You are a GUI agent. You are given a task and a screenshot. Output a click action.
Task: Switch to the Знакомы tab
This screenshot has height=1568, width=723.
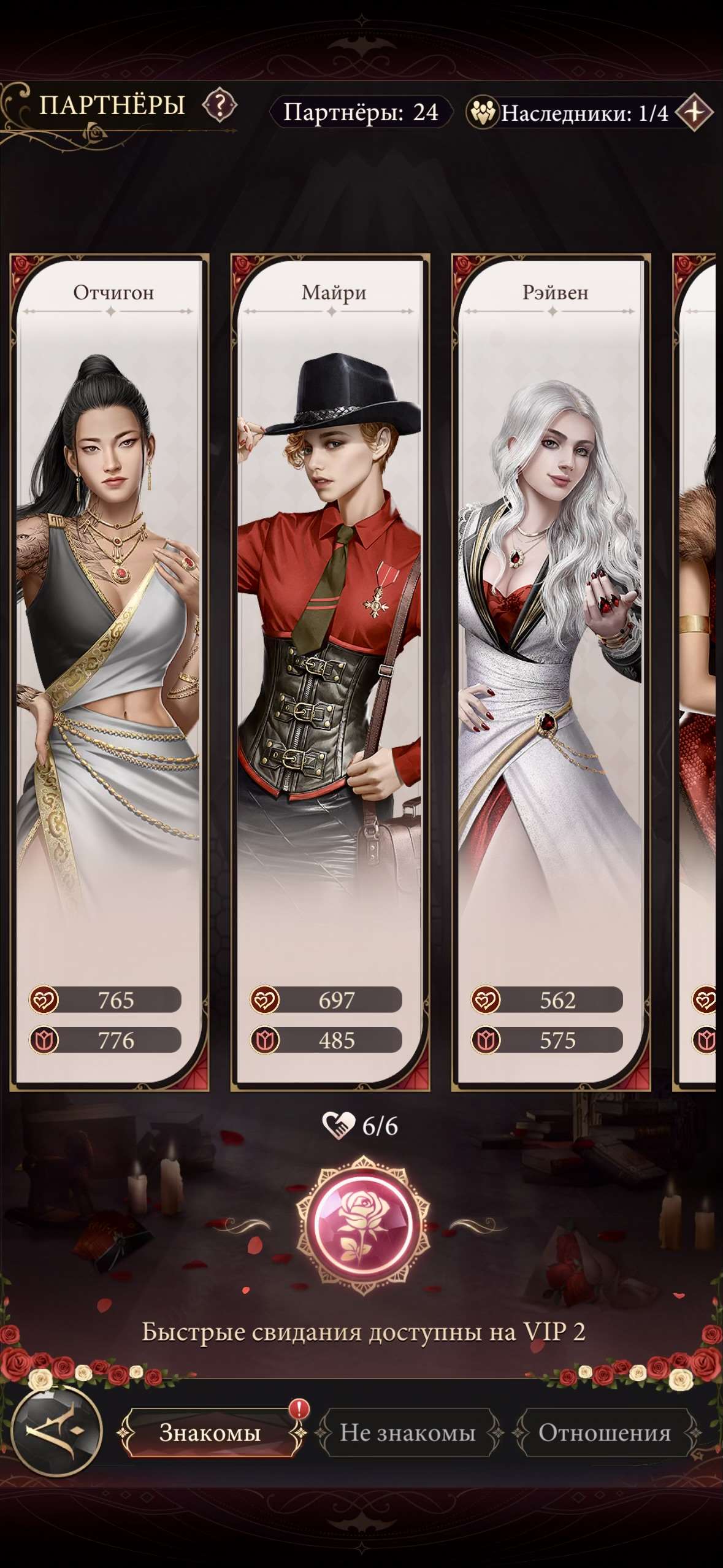[x=210, y=1432]
